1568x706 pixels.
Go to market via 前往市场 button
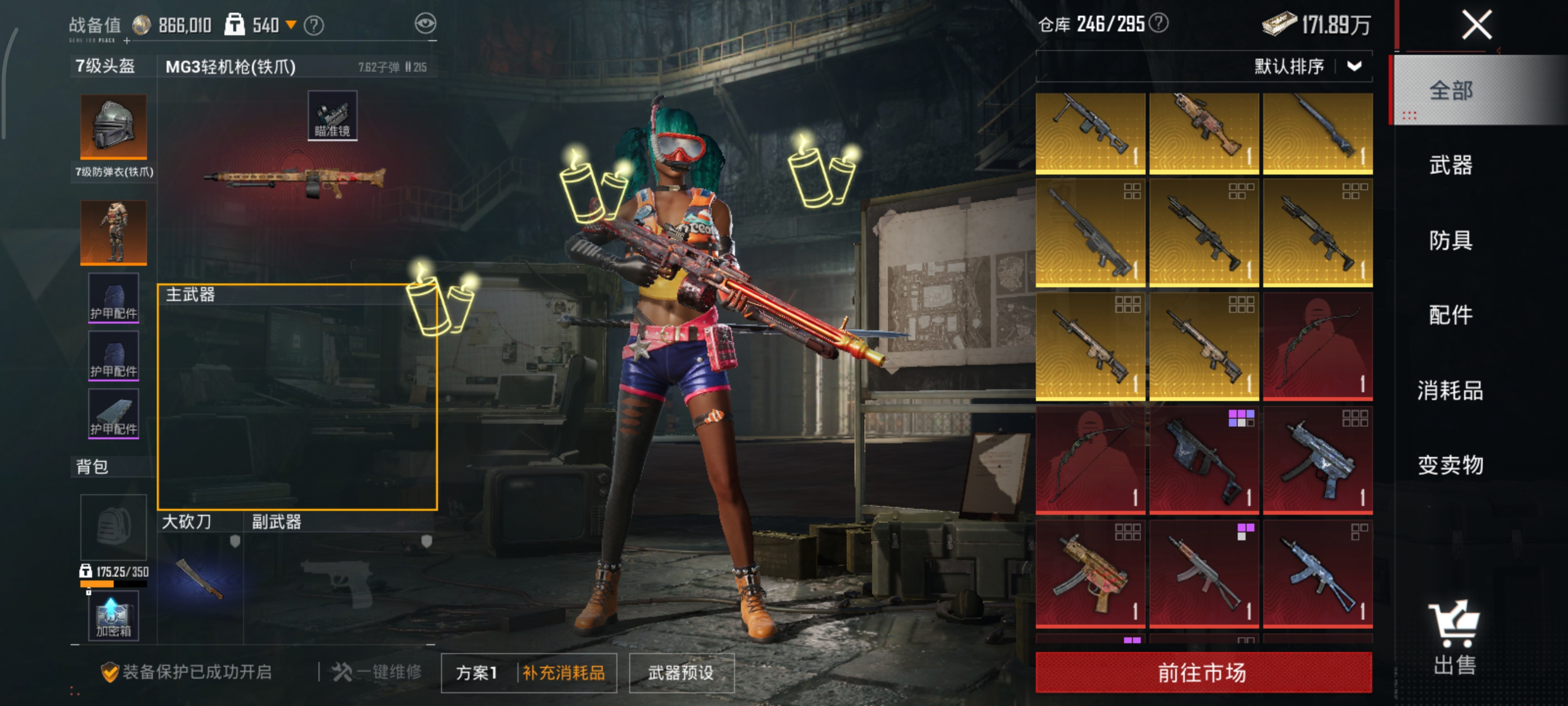click(1203, 673)
